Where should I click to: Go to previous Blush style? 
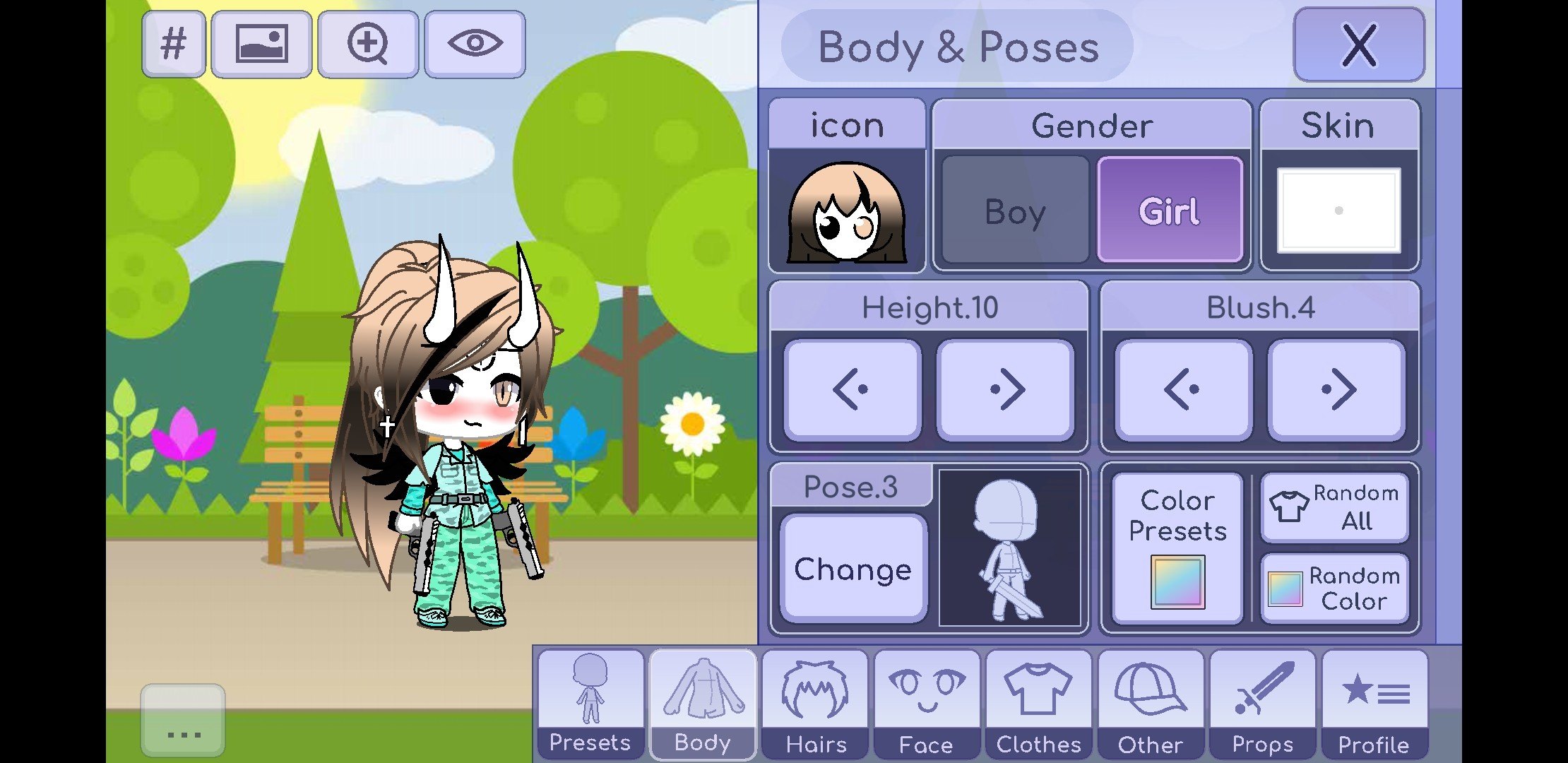tap(1183, 389)
